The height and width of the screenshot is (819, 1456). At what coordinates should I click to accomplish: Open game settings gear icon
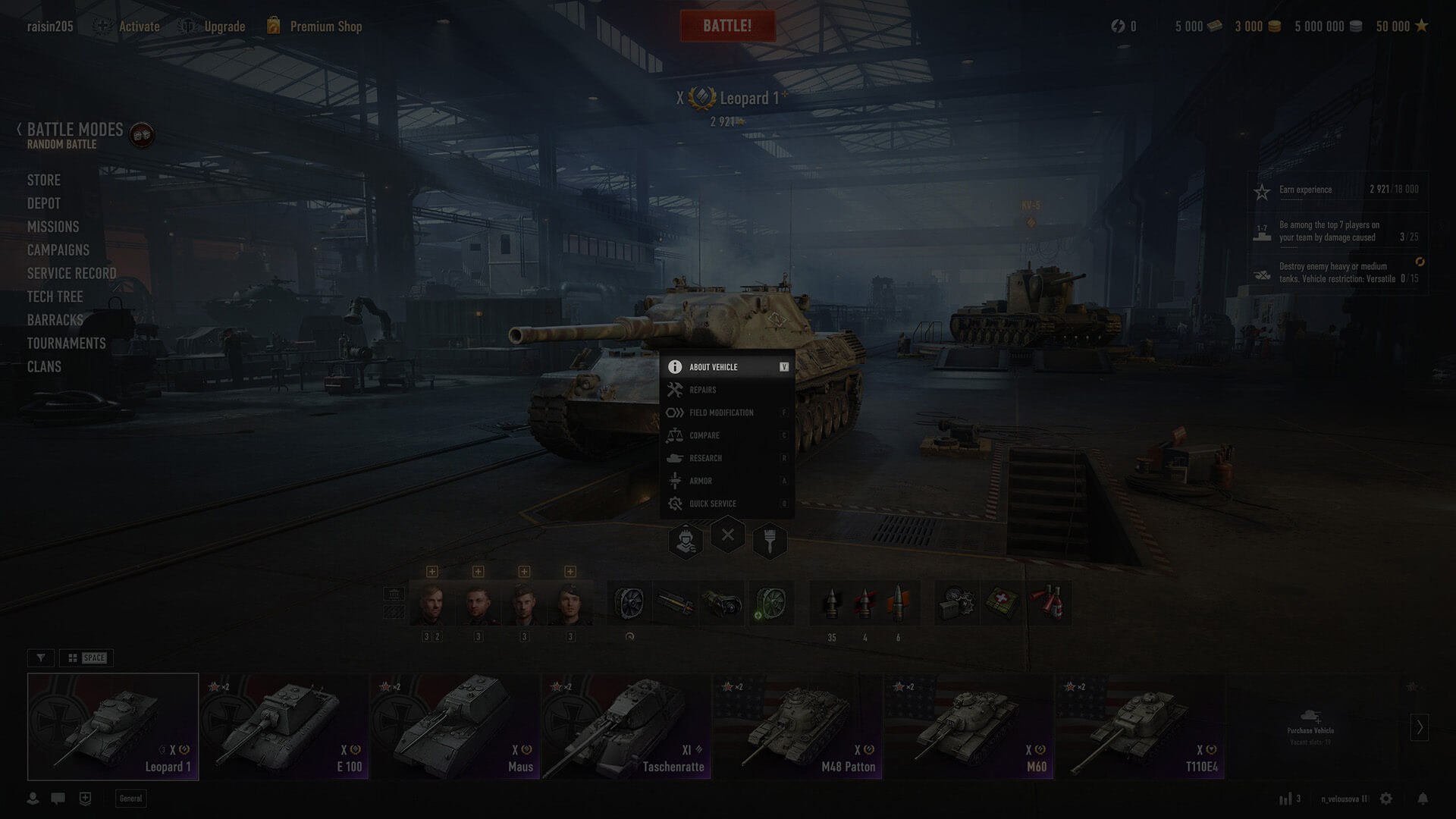(1386, 799)
